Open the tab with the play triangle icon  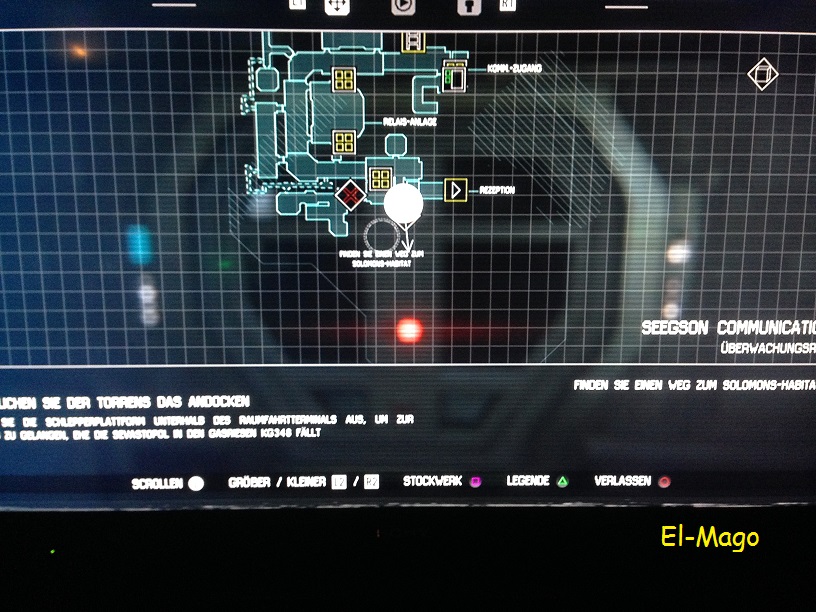click(x=404, y=5)
